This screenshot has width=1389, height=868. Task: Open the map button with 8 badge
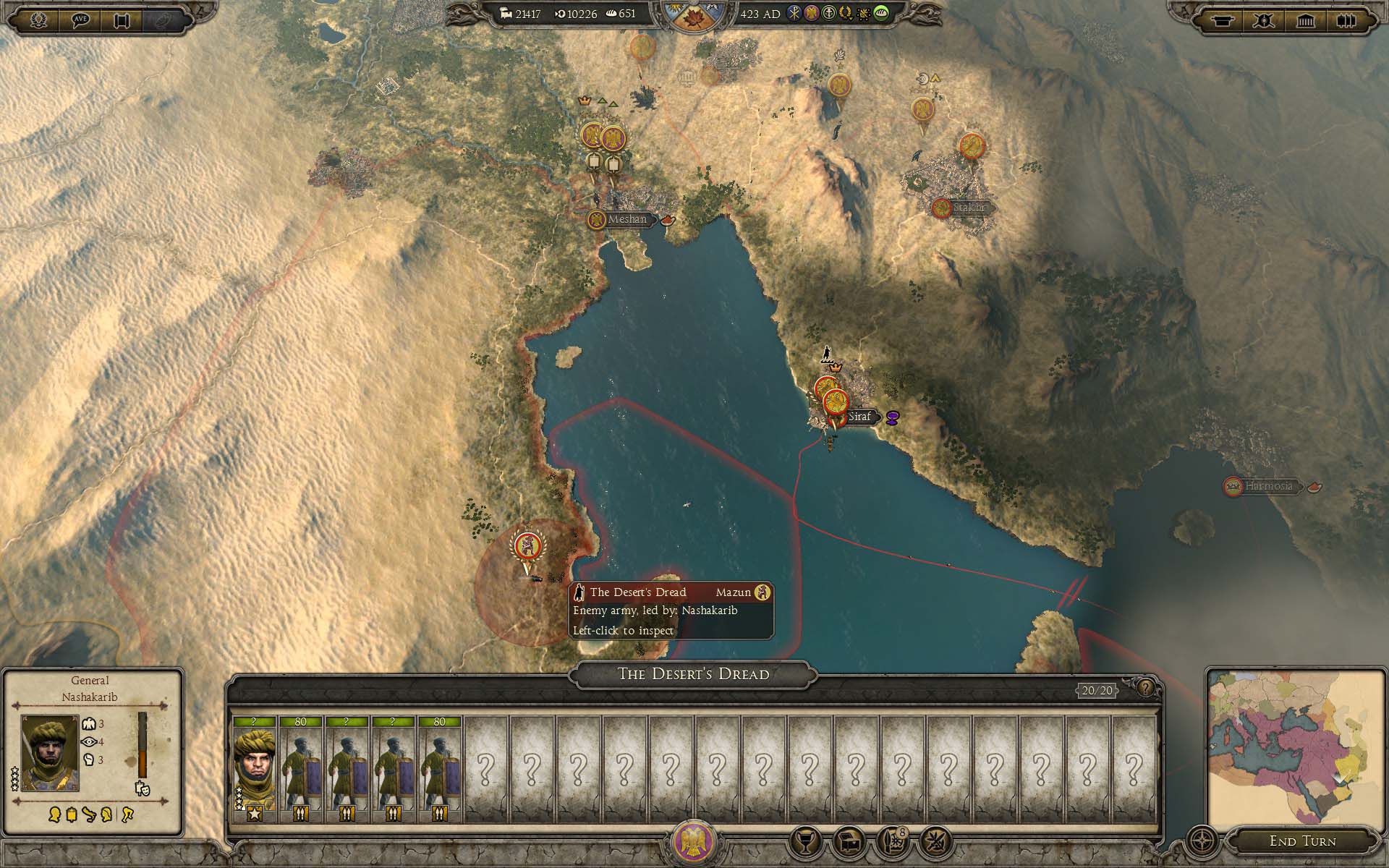pyautogui.click(x=893, y=841)
